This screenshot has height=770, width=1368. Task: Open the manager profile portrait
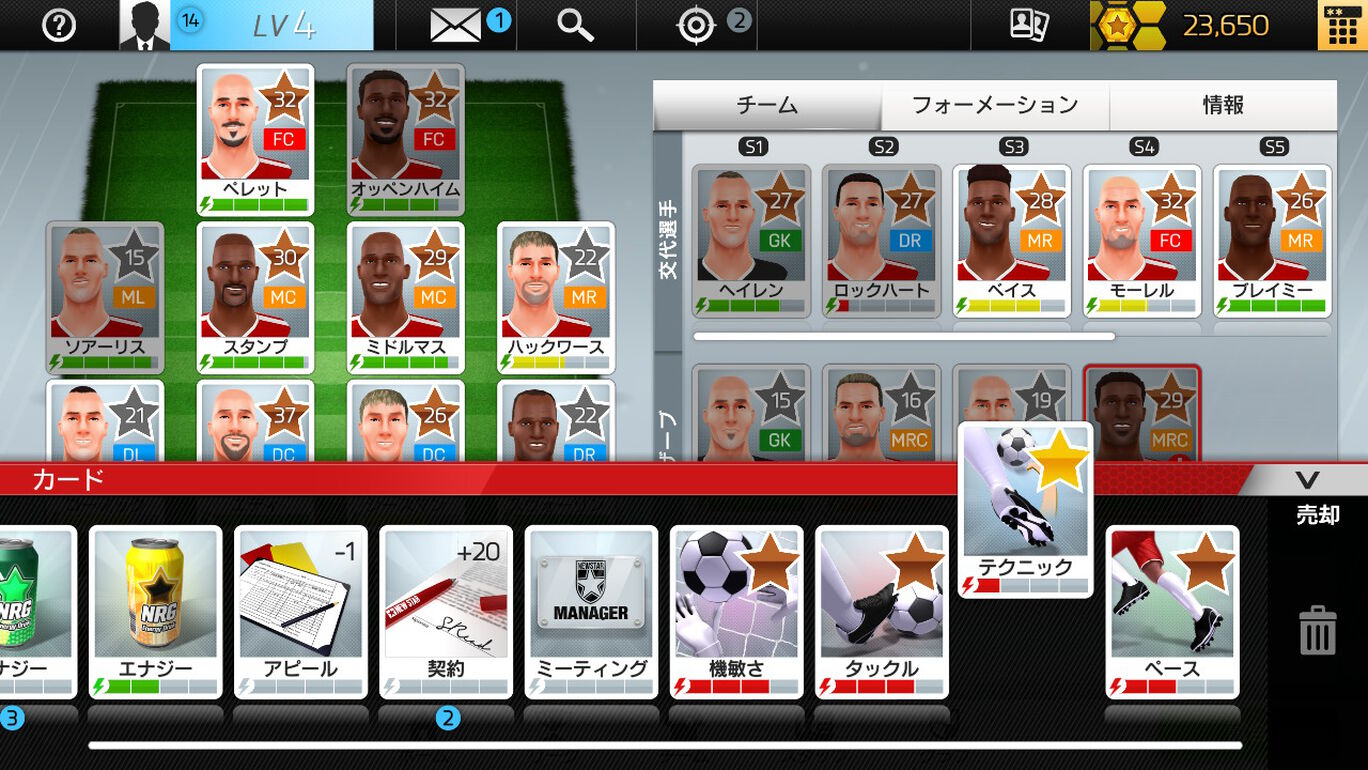[x=144, y=25]
